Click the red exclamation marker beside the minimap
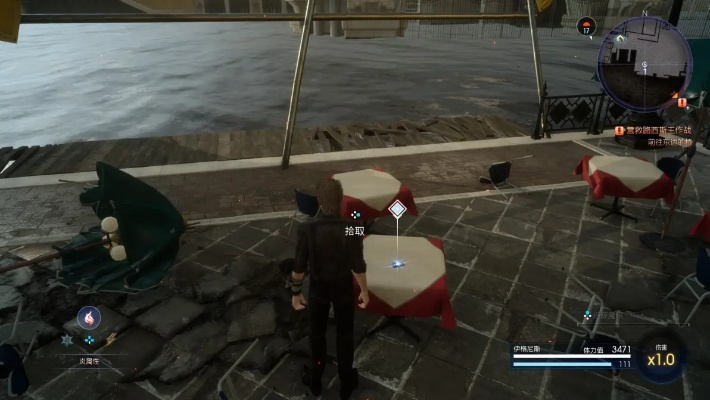The width and height of the screenshot is (710, 400). (682, 101)
